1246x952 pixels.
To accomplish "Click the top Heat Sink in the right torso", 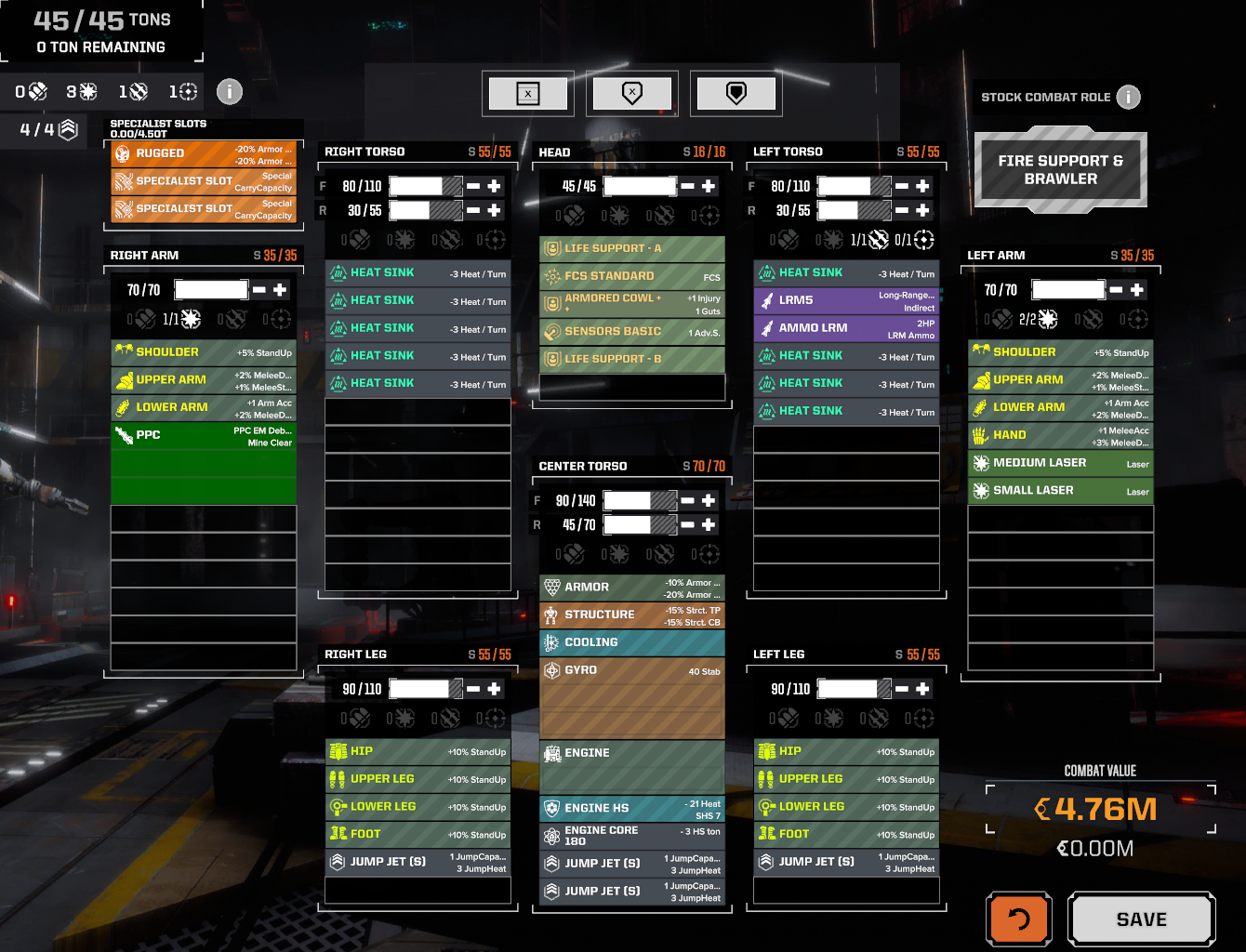I will (417, 272).
